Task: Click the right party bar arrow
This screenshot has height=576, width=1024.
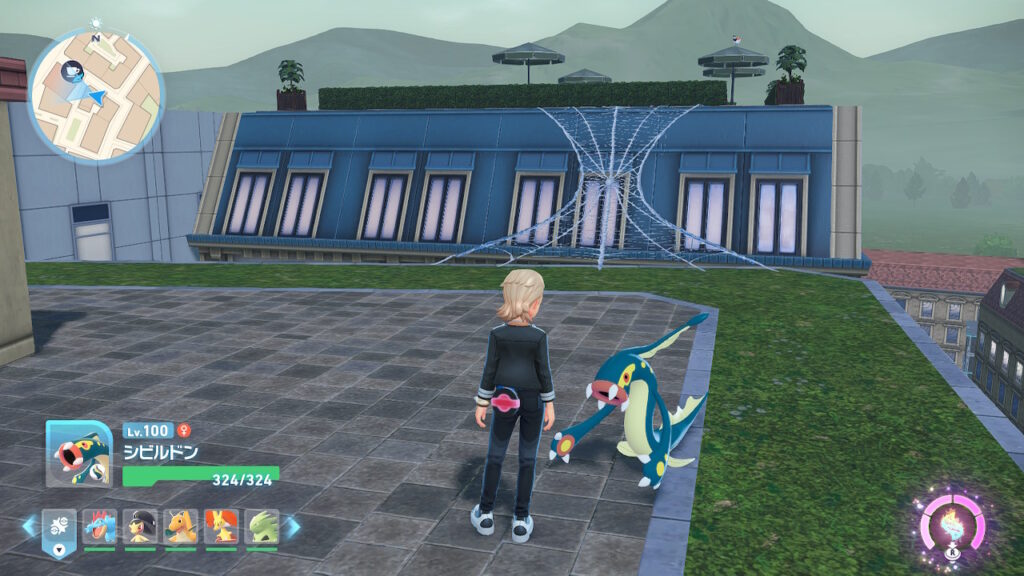Action: [293, 526]
